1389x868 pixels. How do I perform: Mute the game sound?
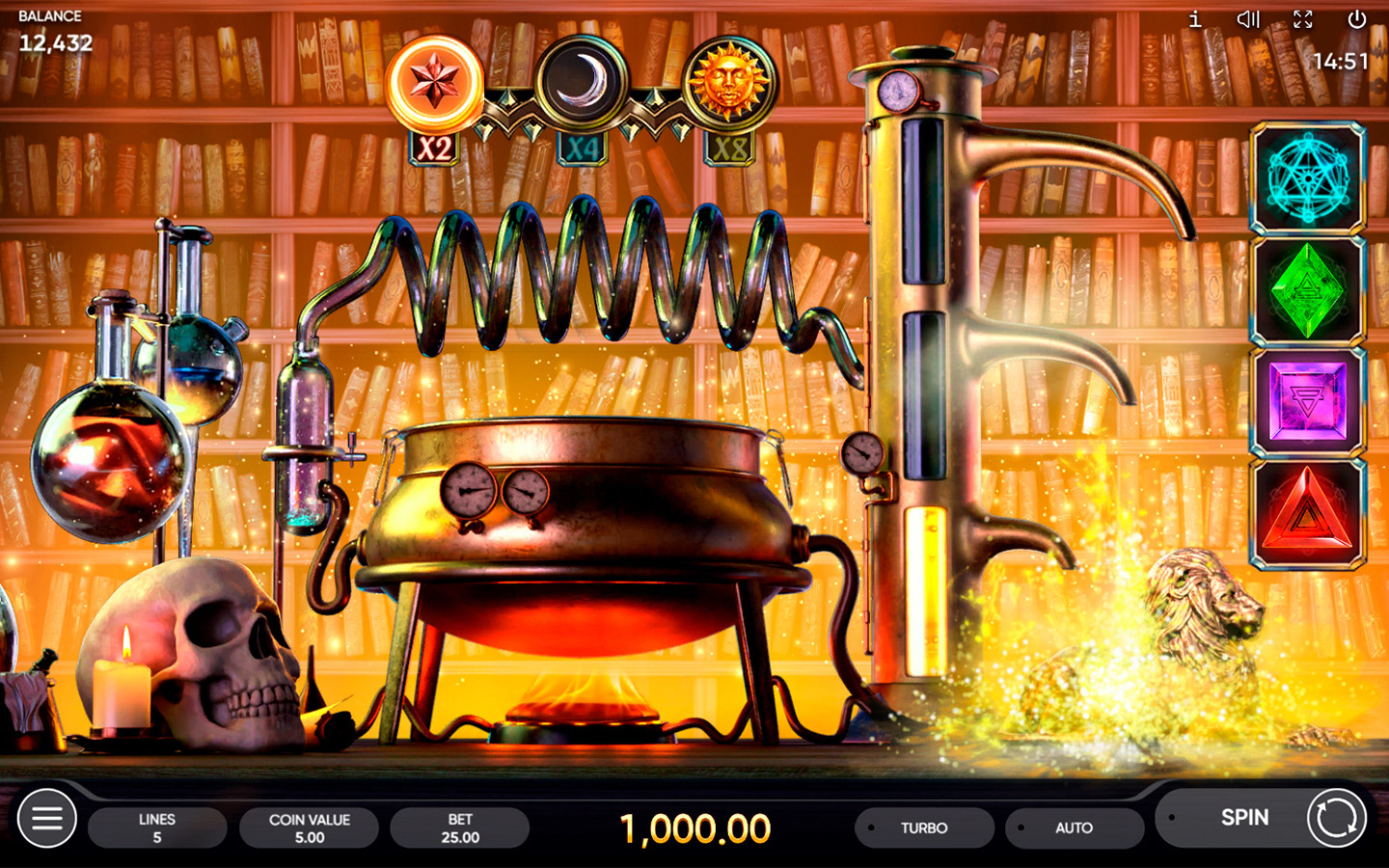pyautogui.click(x=1248, y=19)
